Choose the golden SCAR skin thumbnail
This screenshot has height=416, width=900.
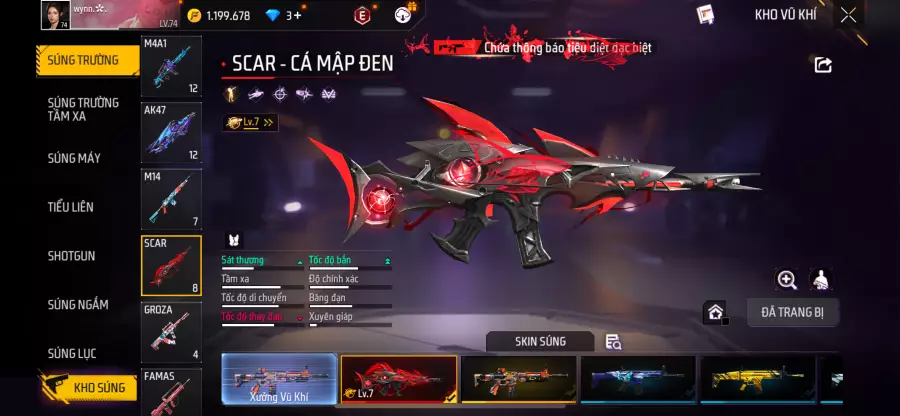click(x=757, y=380)
